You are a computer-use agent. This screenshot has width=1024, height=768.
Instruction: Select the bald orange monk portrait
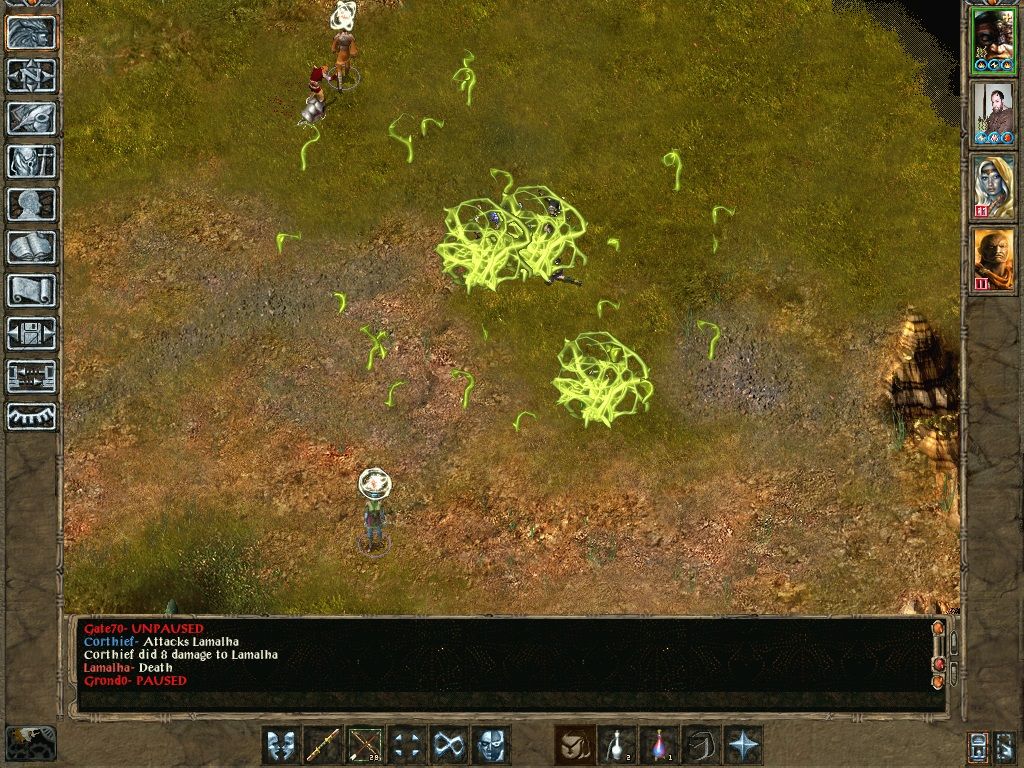[993, 259]
